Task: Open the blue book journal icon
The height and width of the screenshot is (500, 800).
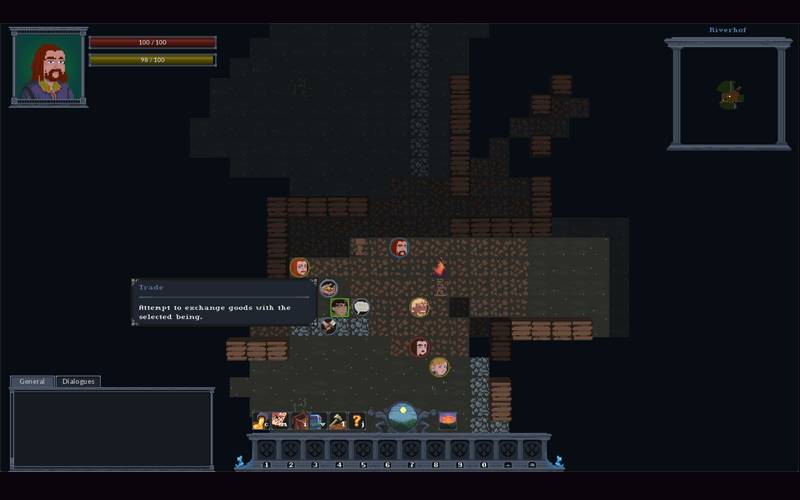Action: [318, 421]
